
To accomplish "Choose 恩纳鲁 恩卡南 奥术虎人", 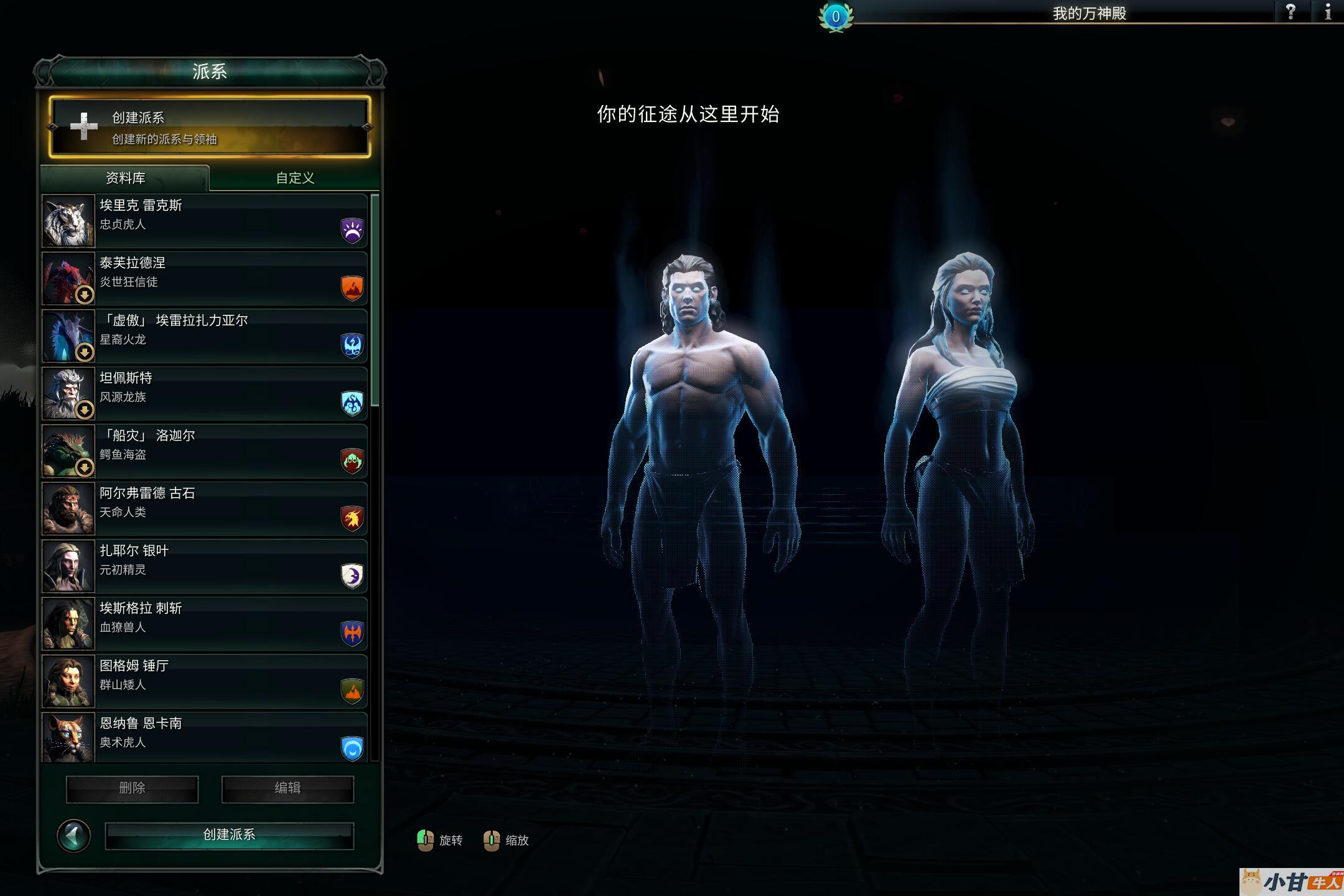I will click(x=205, y=737).
